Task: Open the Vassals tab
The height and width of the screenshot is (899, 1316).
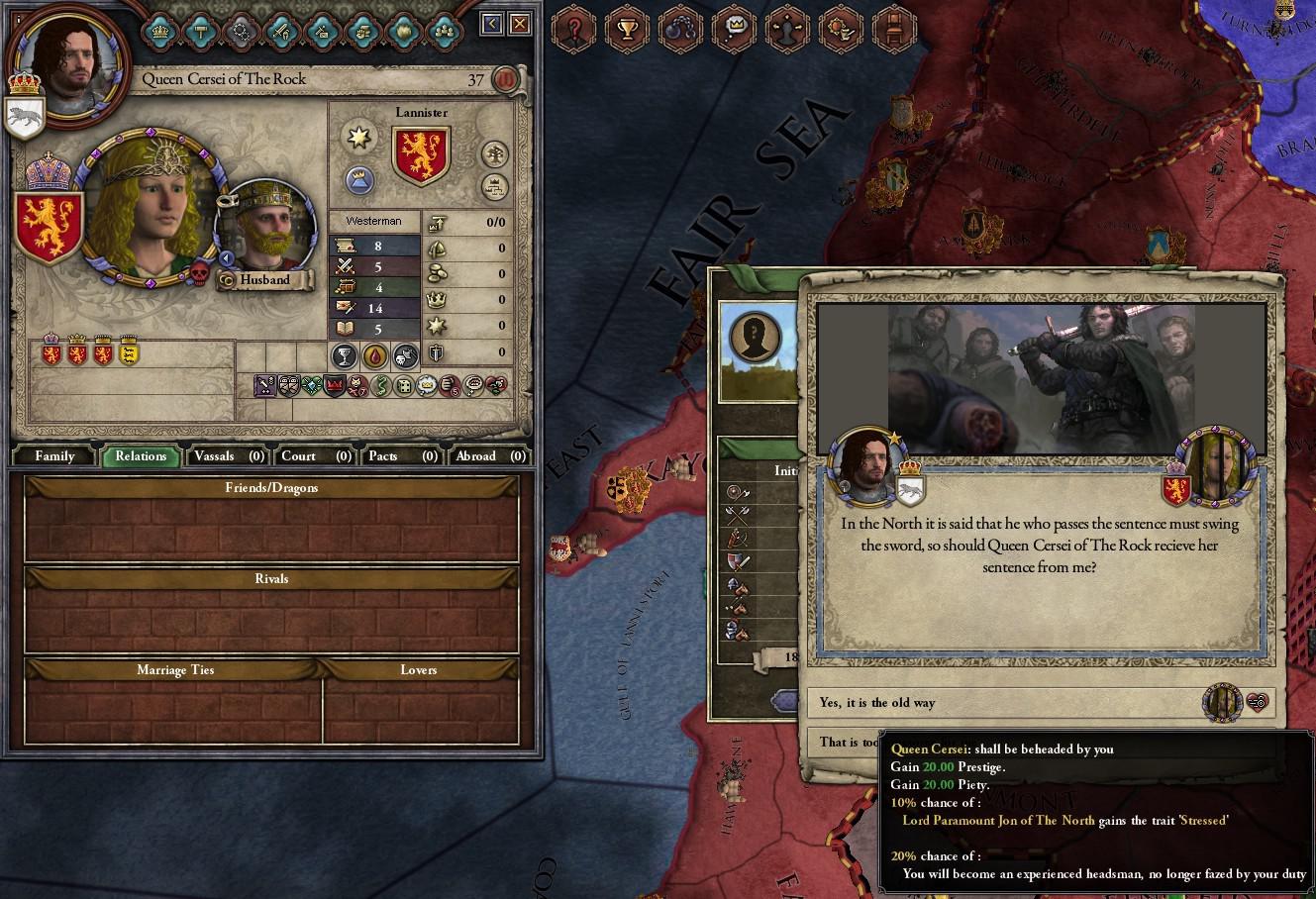Action: point(227,456)
